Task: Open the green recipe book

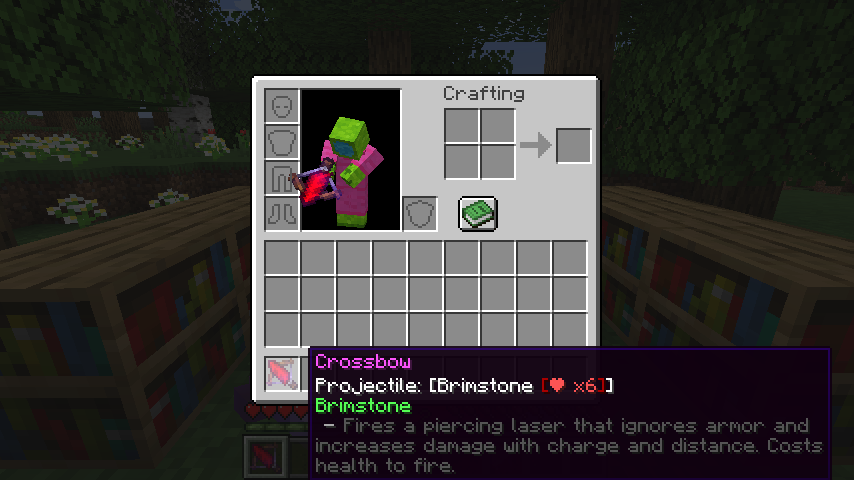Action: point(478,213)
